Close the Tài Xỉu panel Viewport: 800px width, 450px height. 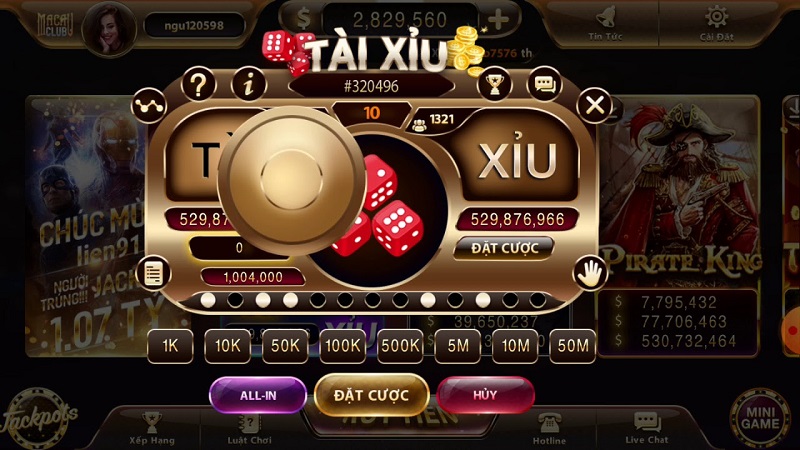tap(595, 104)
